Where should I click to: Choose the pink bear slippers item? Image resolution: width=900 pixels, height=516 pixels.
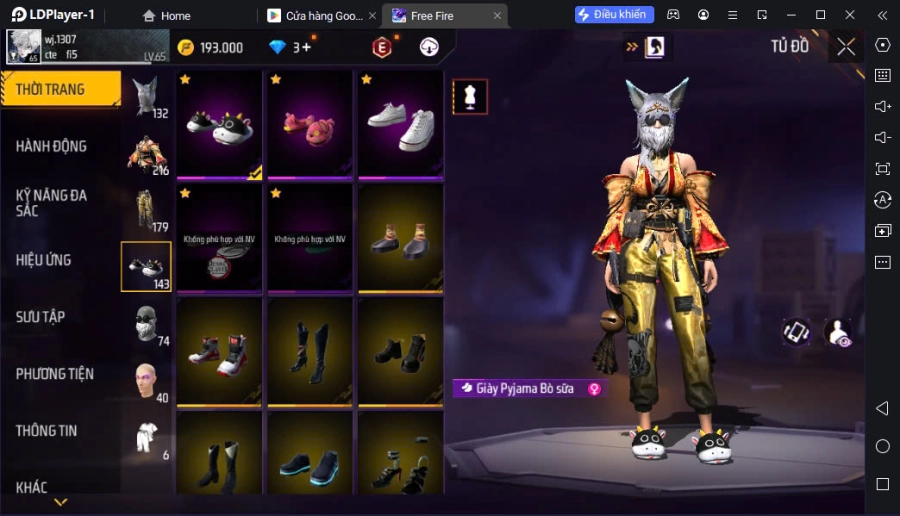[309, 123]
